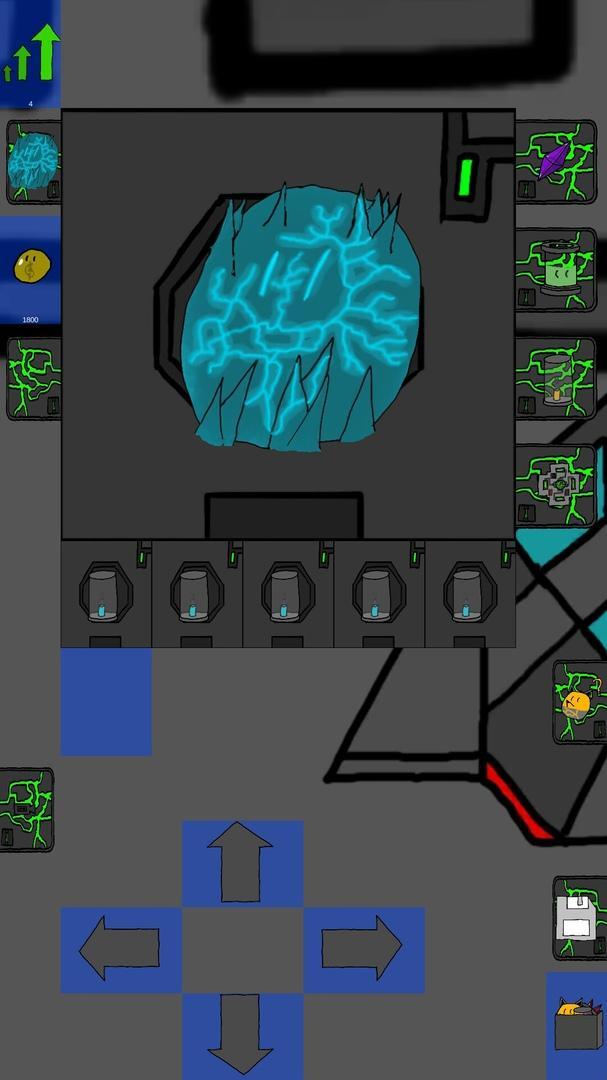Screen dimensions: 607x1080
Task: Tap the gold coin currency icon
Action: tap(30, 268)
